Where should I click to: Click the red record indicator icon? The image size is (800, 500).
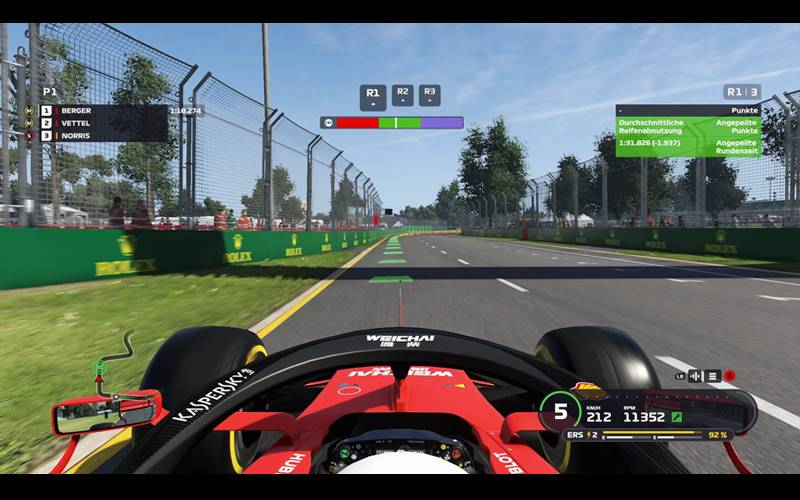point(730,376)
